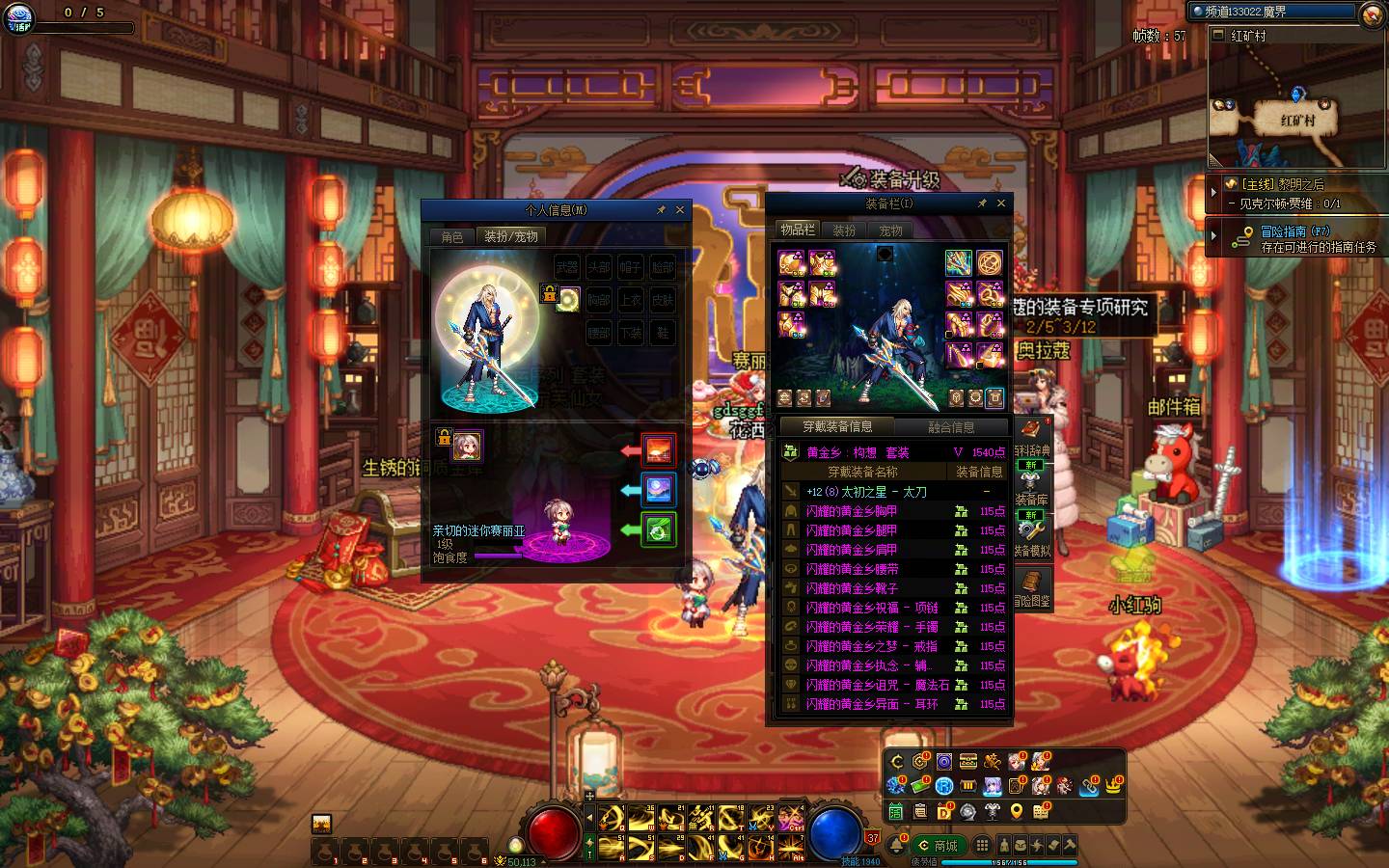Toggle the nine-dot grid menu button

(x=982, y=845)
